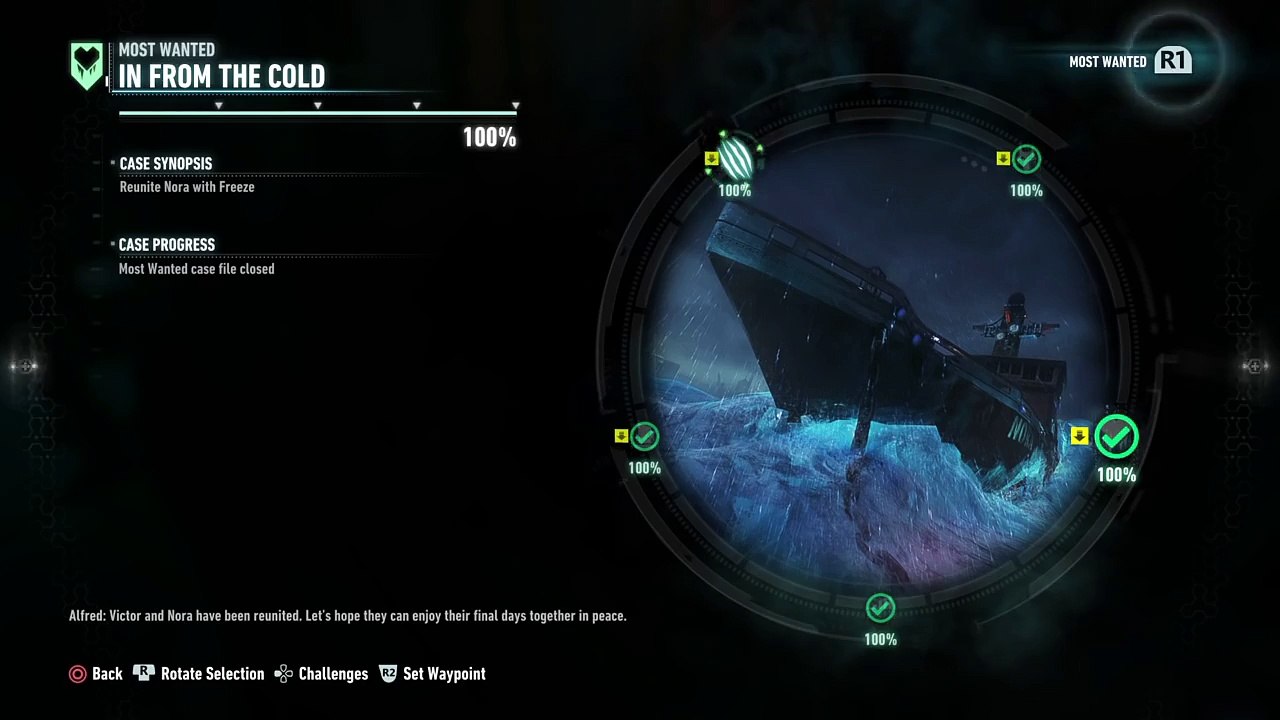This screenshot has width=1280, height=720.
Task: Open the Challenges screen
Action: (x=322, y=674)
